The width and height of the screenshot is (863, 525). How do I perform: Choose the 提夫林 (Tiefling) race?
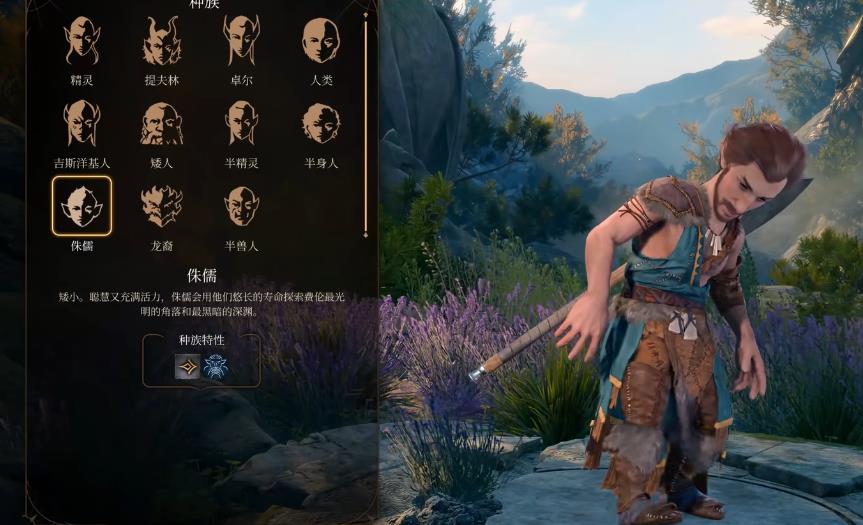(161, 40)
